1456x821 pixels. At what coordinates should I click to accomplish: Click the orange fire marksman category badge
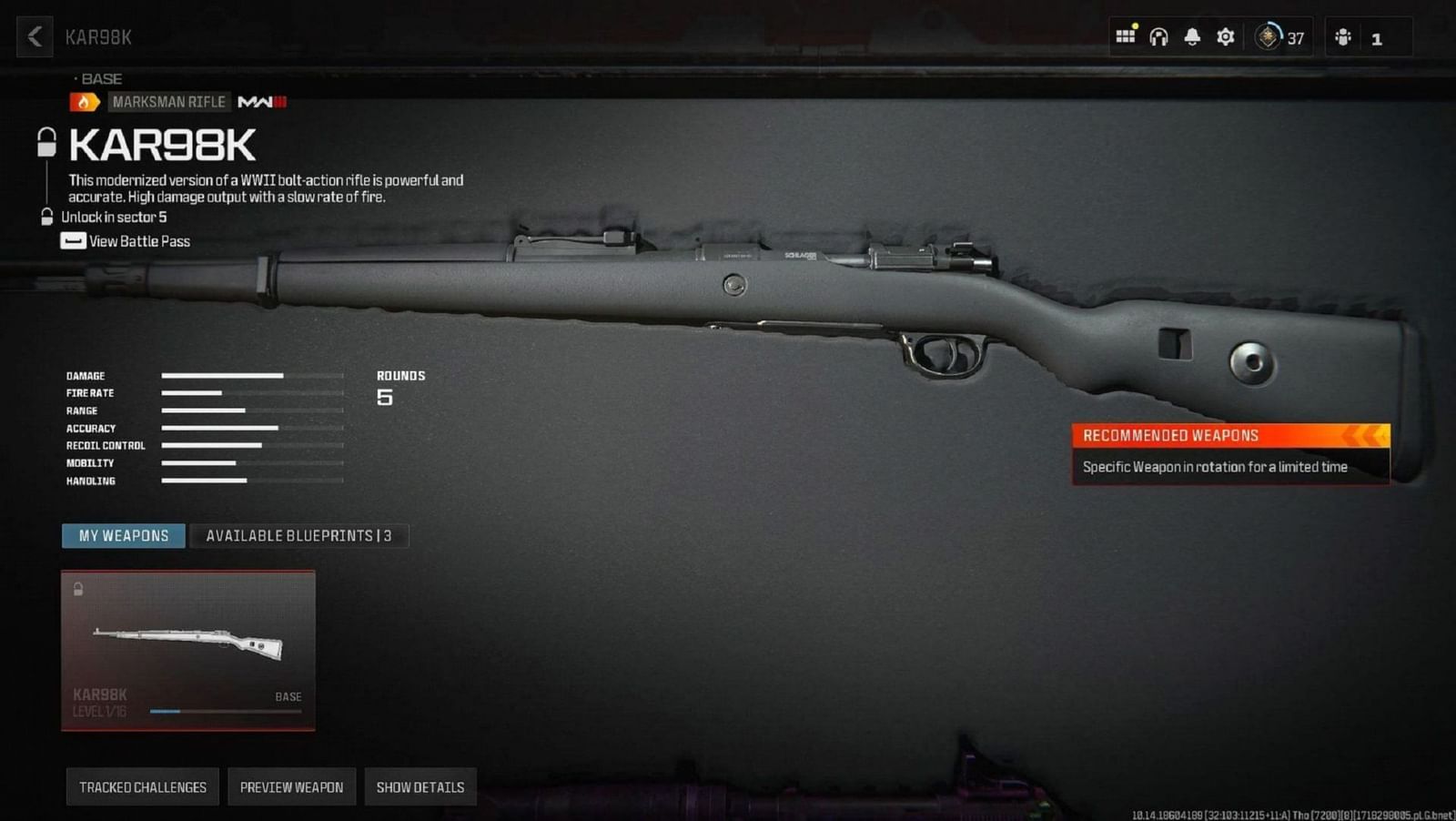(x=86, y=101)
